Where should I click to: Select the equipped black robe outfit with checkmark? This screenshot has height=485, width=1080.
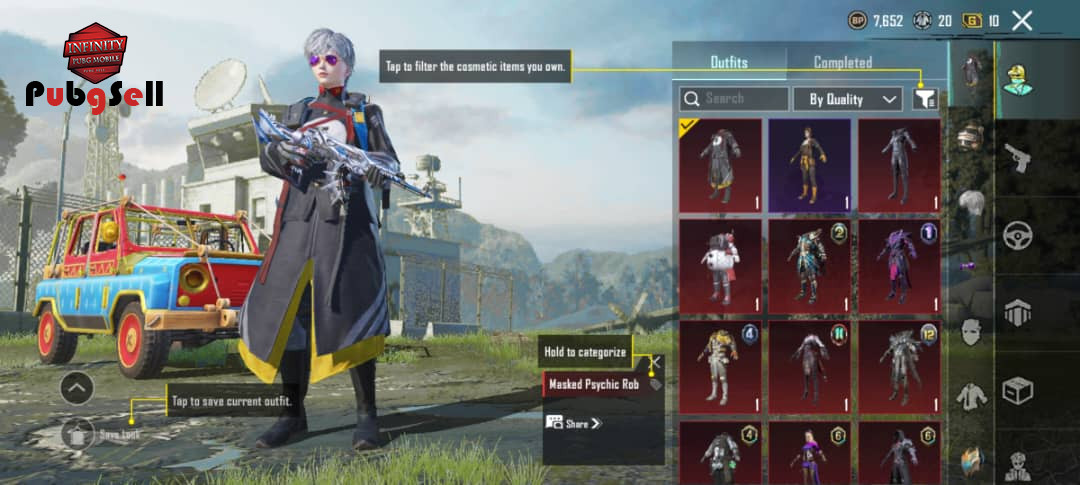(x=720, y=166)
